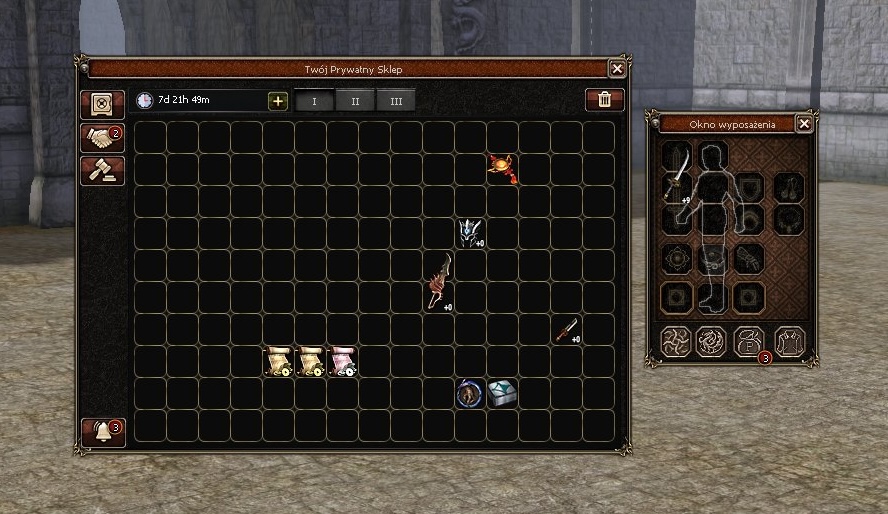The image size is (888, 514).
Task: Open the bell notifications button
Action: (x=103, y=432)
